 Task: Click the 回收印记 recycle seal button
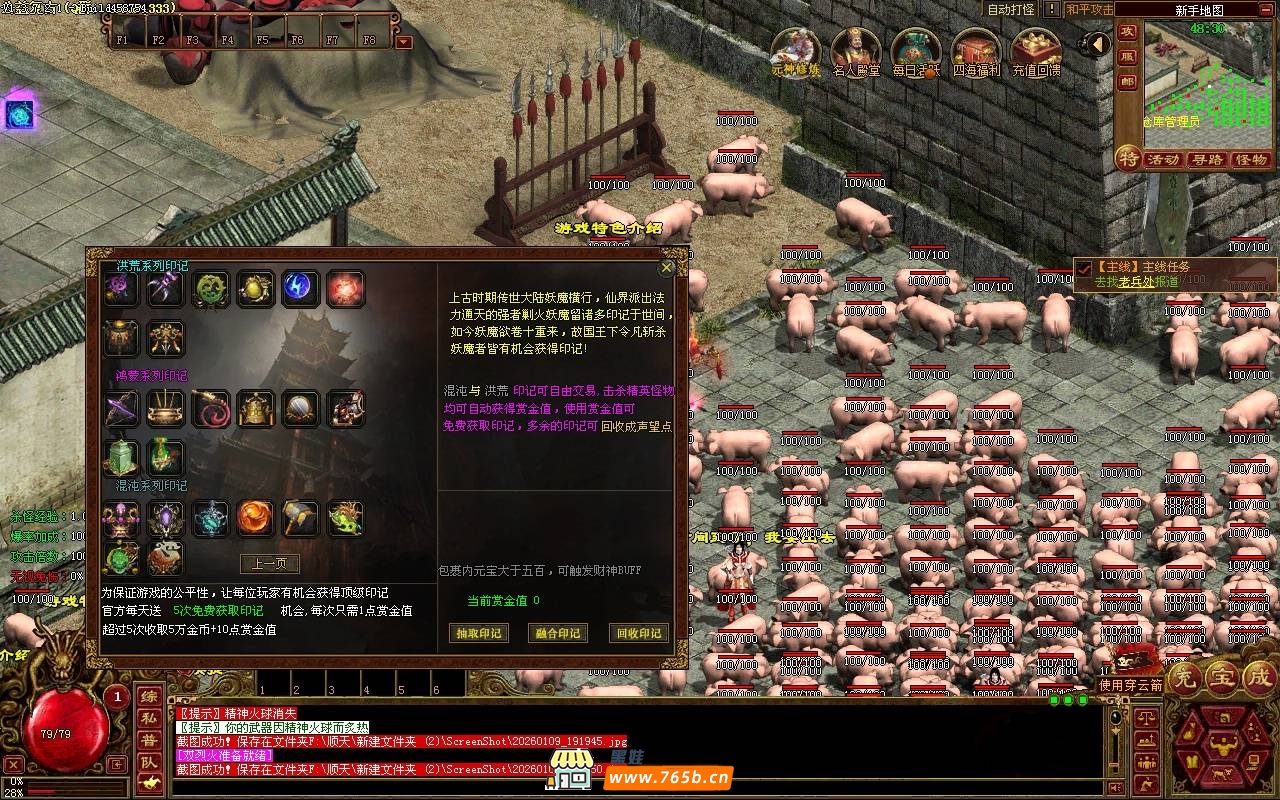click(639, 633)
